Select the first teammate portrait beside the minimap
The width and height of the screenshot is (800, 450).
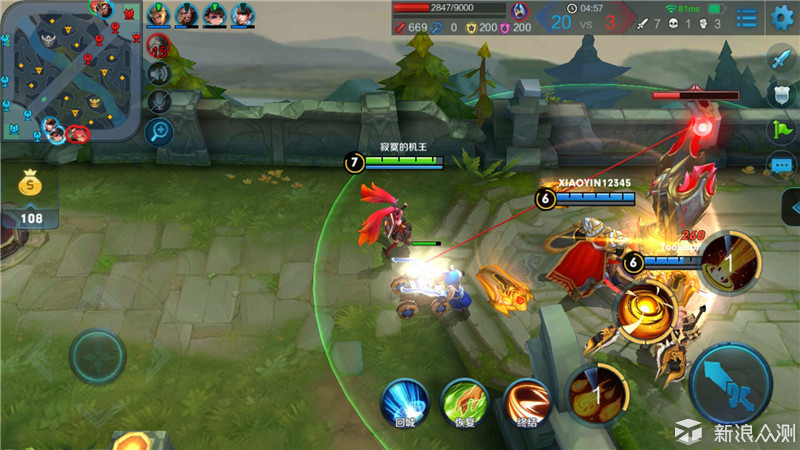tap(159, 15)
